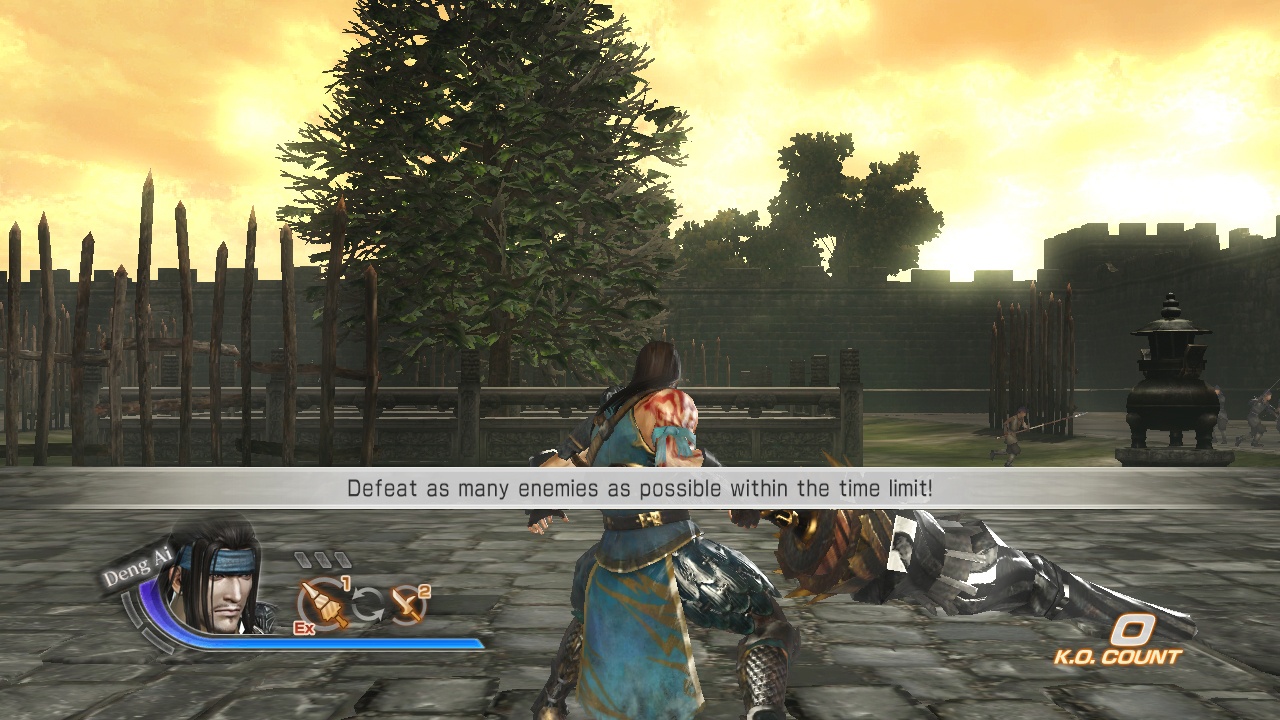
Task: Expand the objective message banner
Action: [640, 489]
